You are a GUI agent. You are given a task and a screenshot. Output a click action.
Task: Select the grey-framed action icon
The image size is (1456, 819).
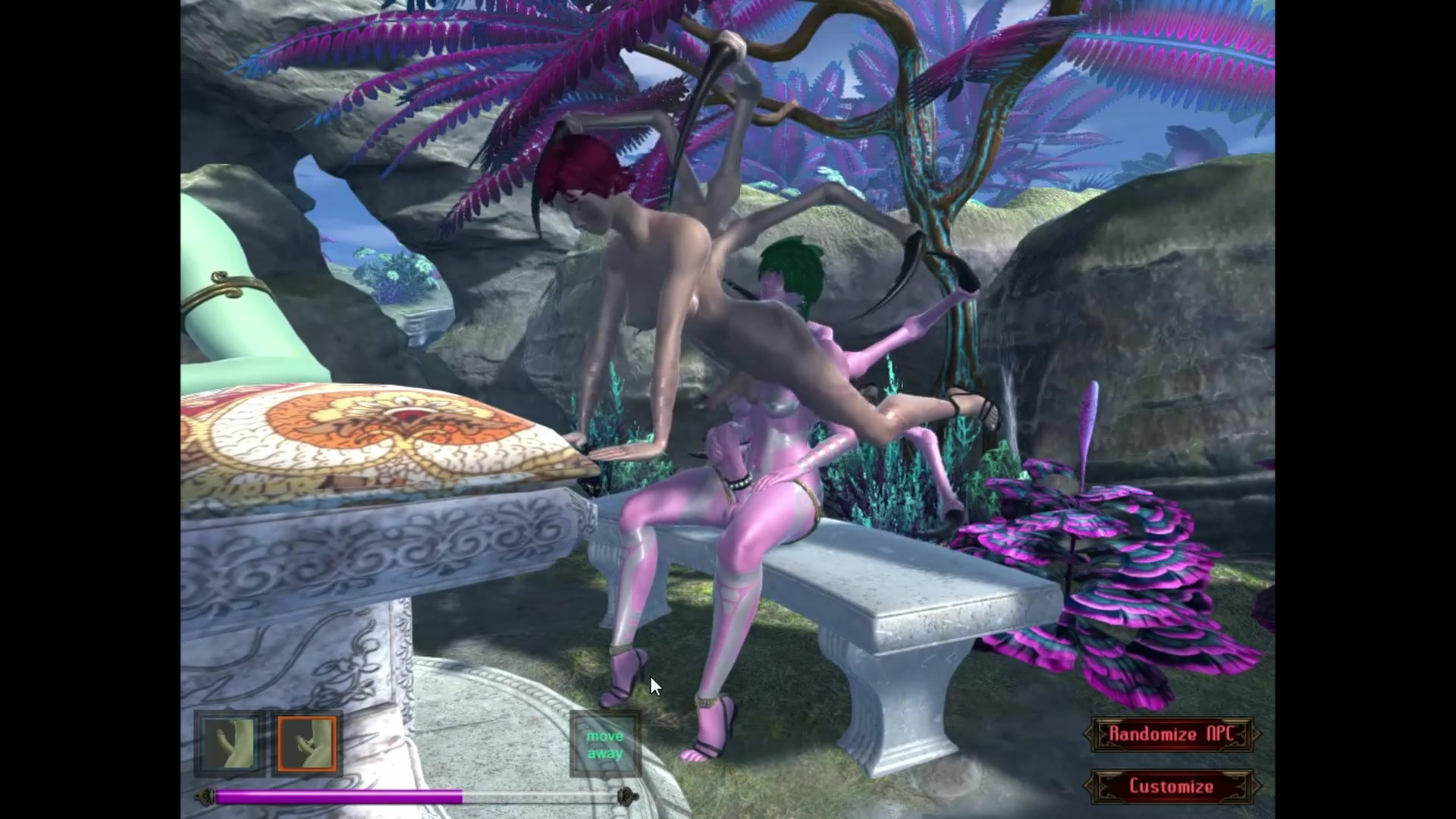point(230,745)
